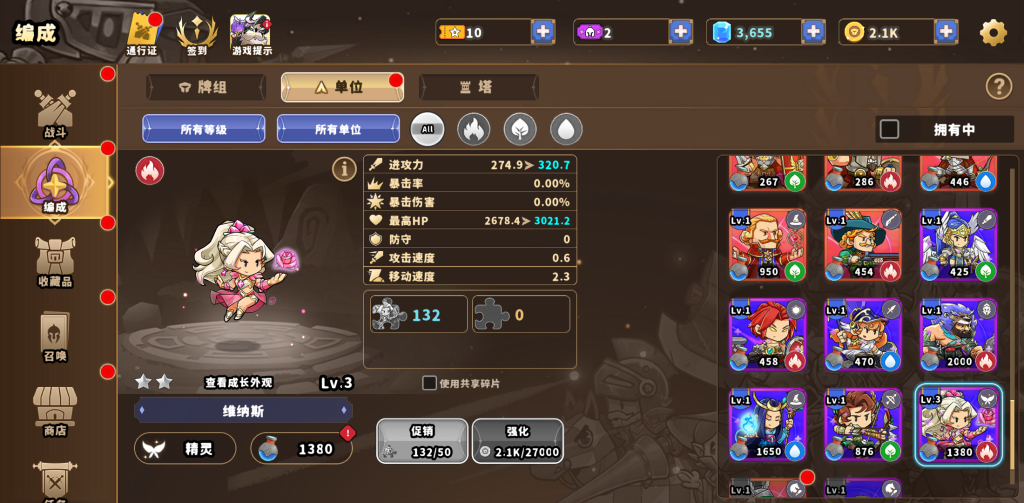The height and width of the screenshot is (503, 1024).
Task: Toggle 使用共享碎片 shared shards checkbox
Action: [x=430, y=383]
